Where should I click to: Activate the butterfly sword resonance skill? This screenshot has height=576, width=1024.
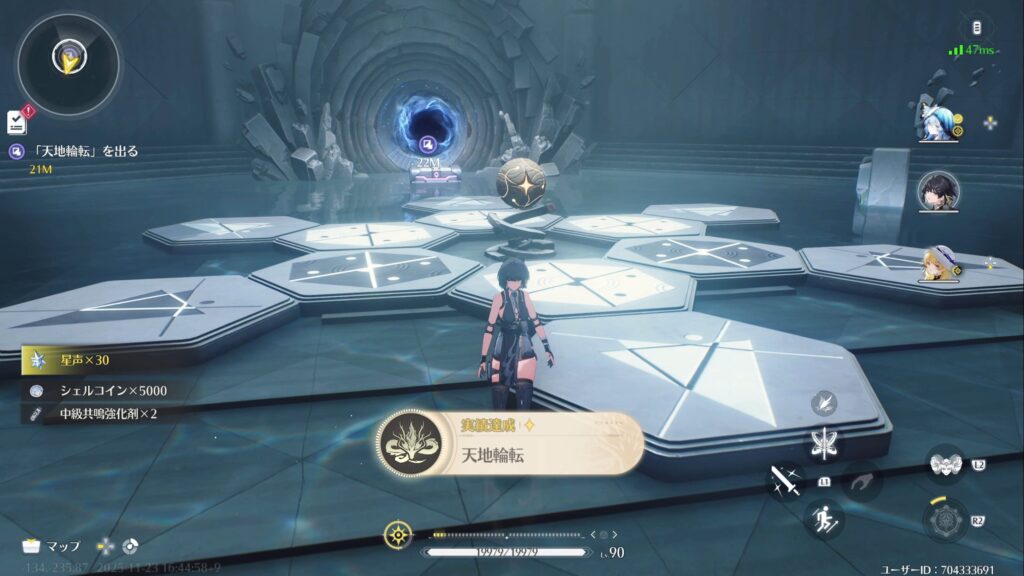[x=824, y=445]
